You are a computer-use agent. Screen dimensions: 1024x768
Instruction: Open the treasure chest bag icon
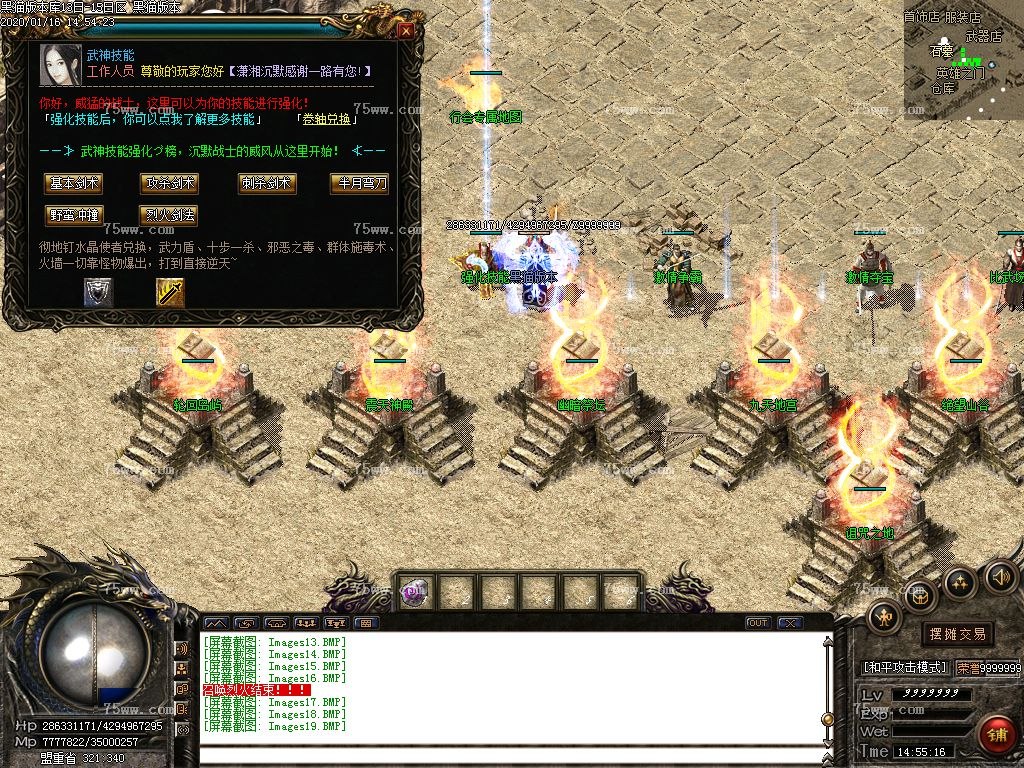point(920,597)
